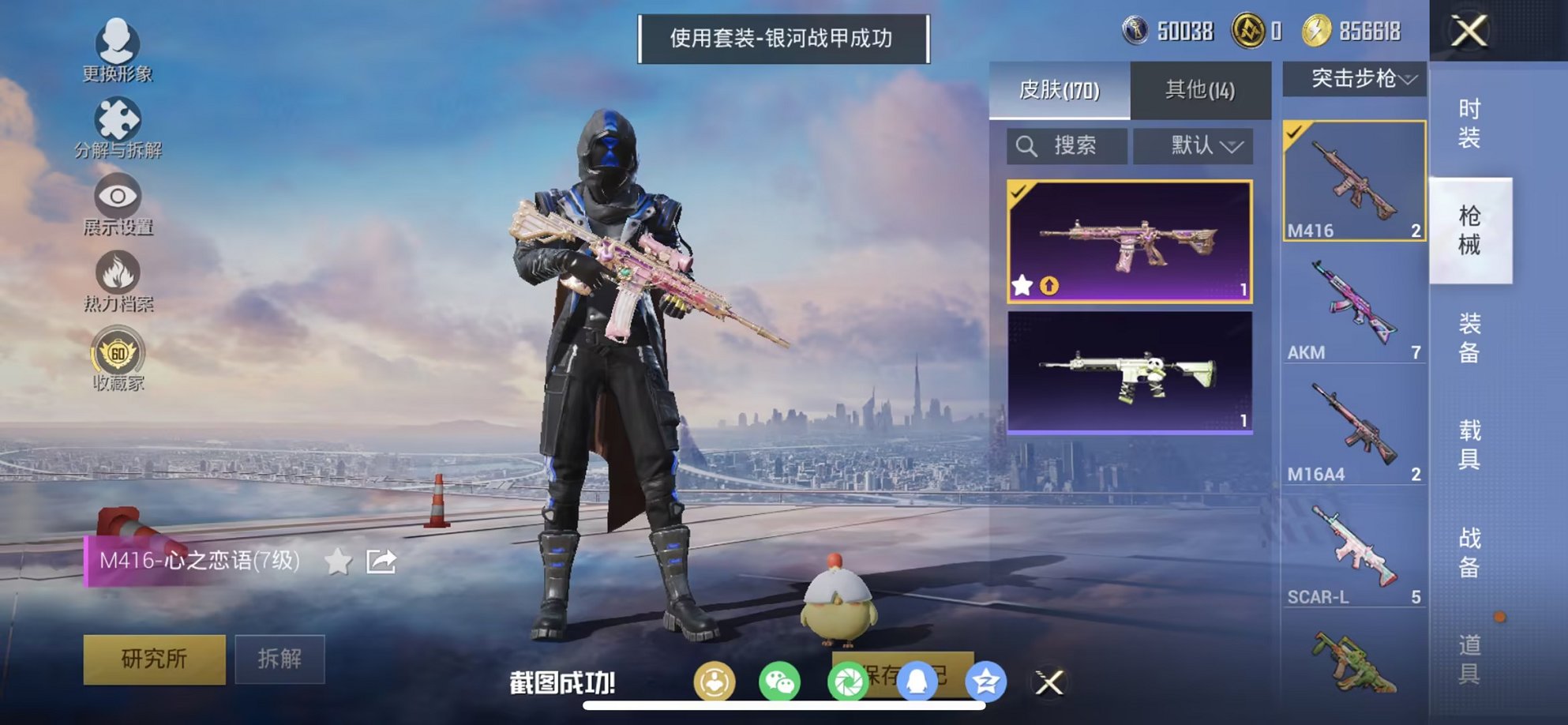Screen dimensions: 1568x725
Task: Open the 时装 sidebar section
Action: (1470, 122)
